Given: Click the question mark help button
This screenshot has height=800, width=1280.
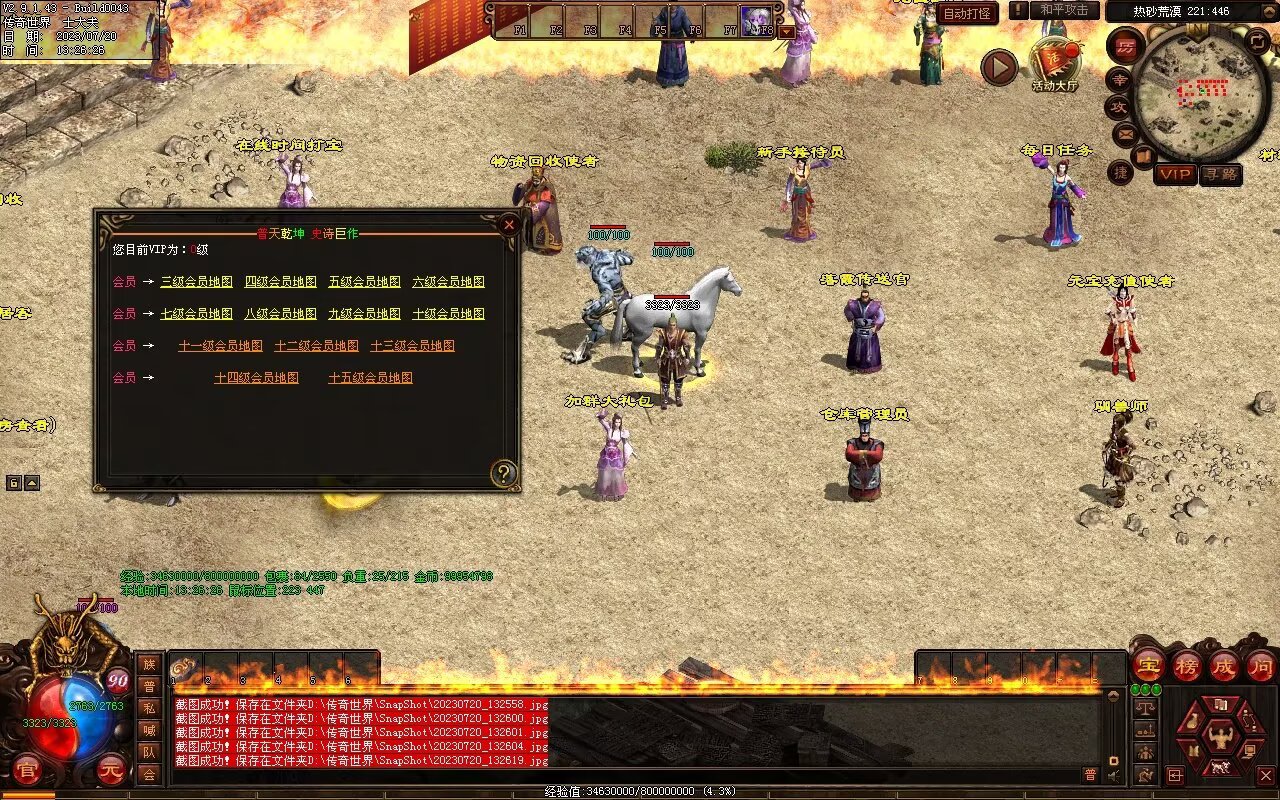Looking at the screenshot, I should [x=504, y=473].
